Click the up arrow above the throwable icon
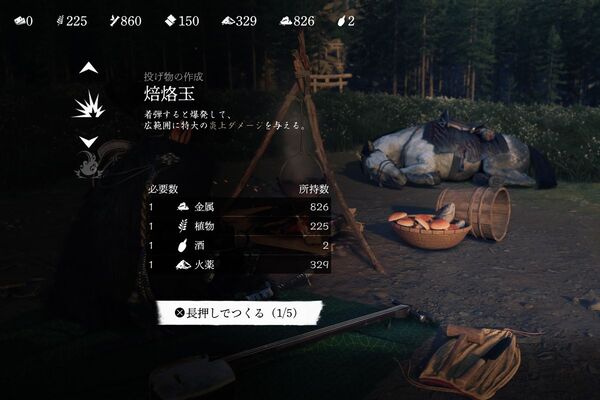 [x=89, y=68]
